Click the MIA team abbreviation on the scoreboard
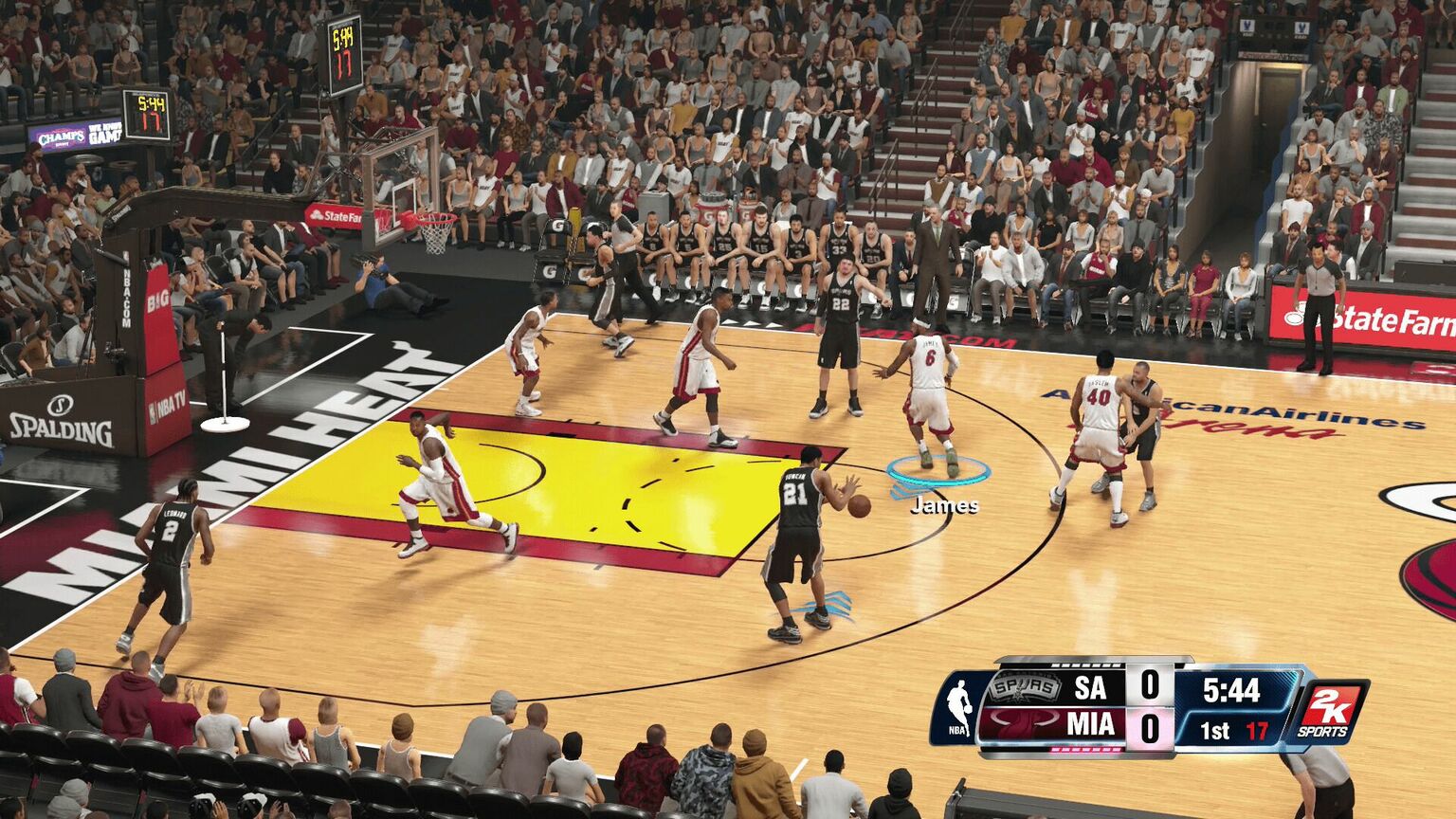This screenshot has height=819, width=1456. point(1092,722)
